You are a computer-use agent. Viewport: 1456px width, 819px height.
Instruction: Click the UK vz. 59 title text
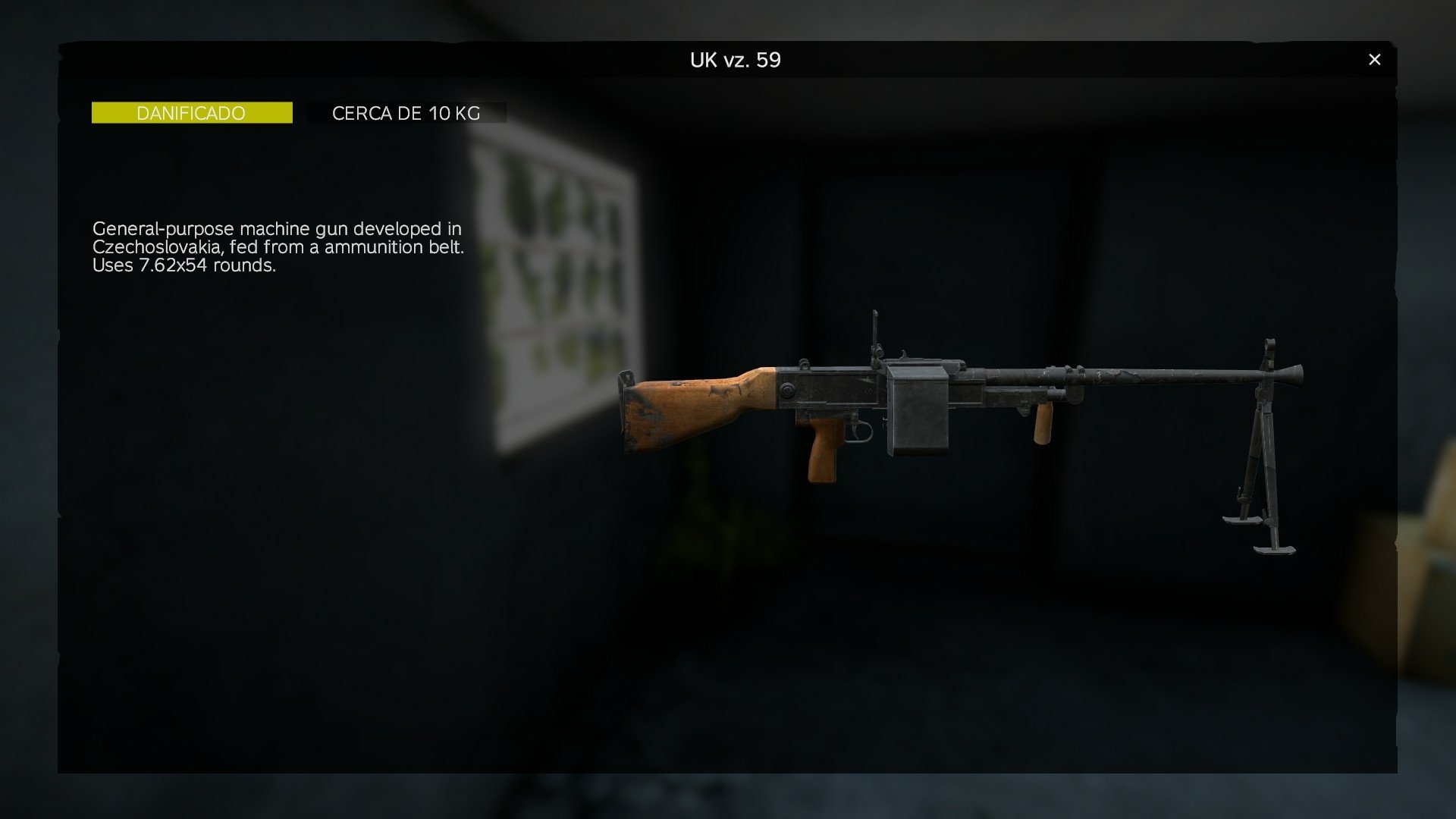[733, 61]
